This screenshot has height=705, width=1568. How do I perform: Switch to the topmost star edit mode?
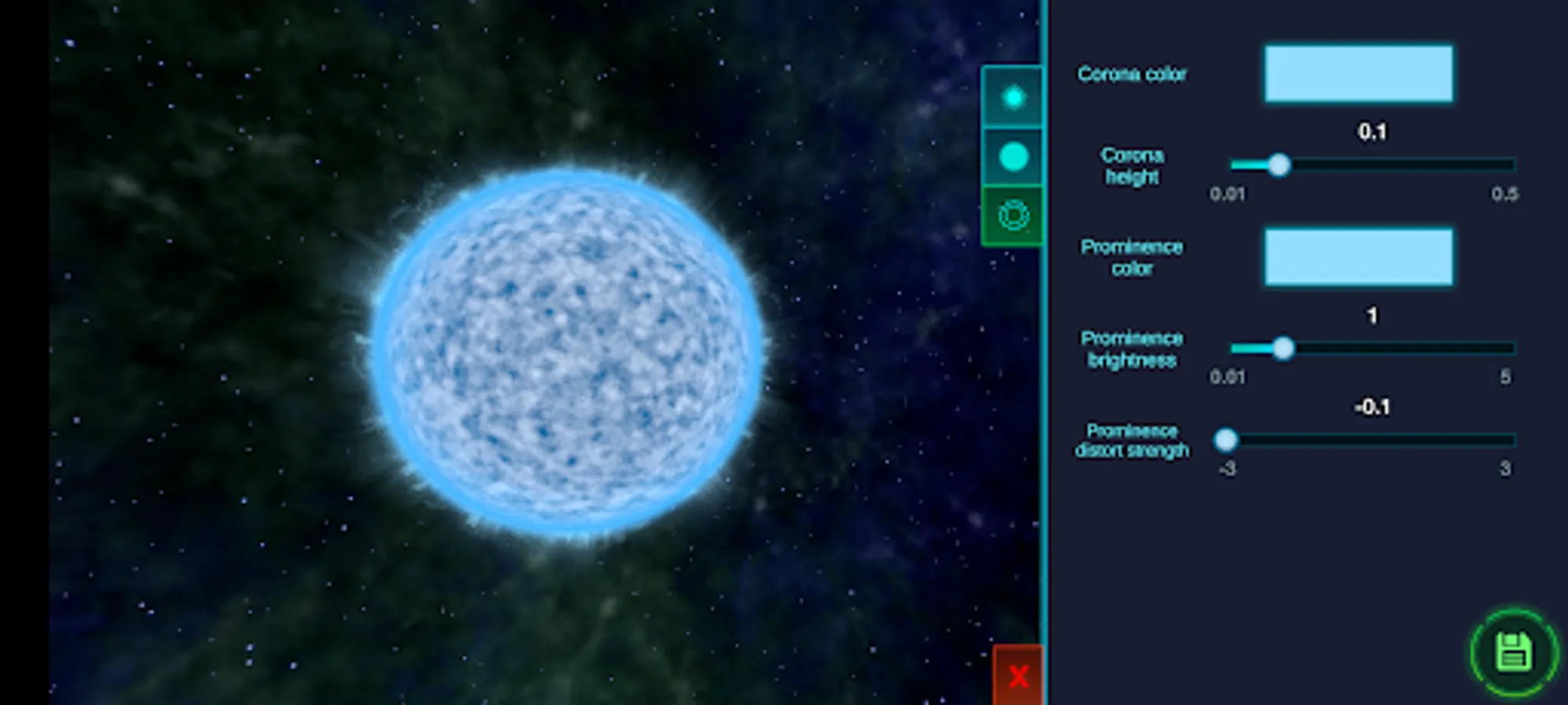1014,96
